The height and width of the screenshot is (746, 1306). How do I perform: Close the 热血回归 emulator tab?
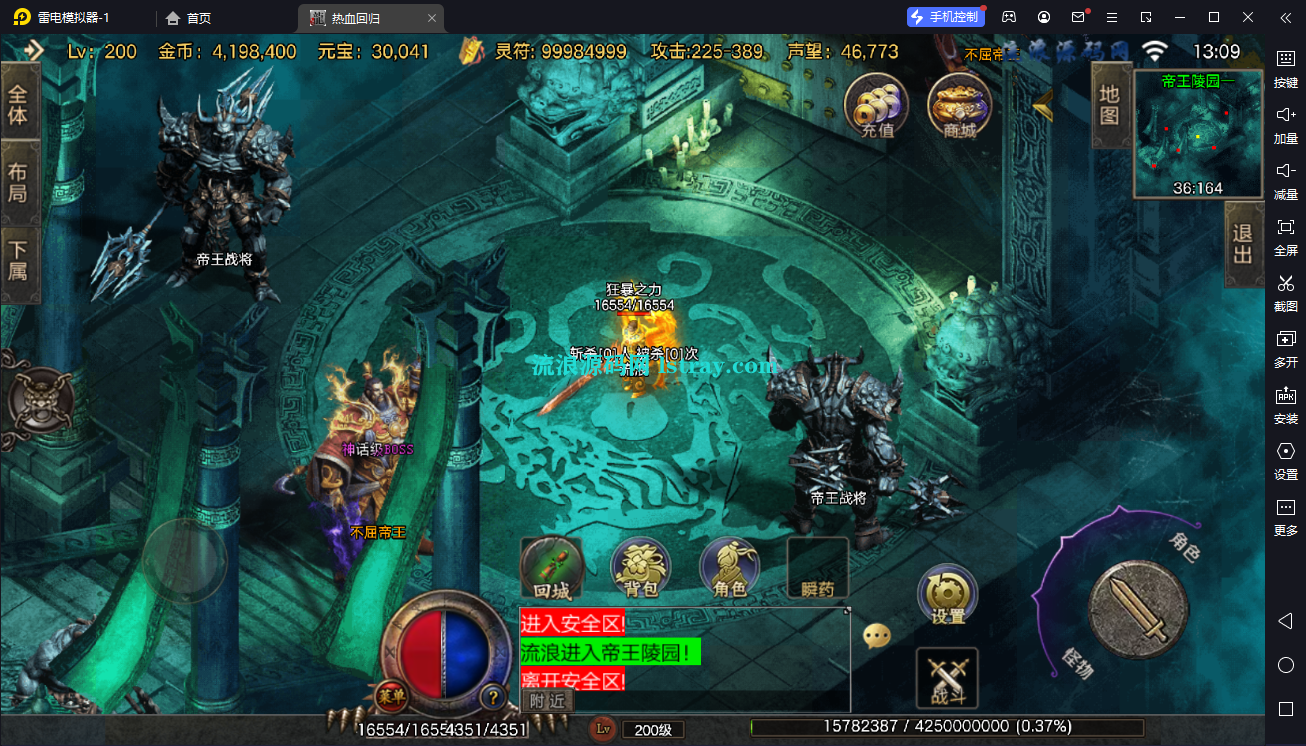tap(431, 18)
